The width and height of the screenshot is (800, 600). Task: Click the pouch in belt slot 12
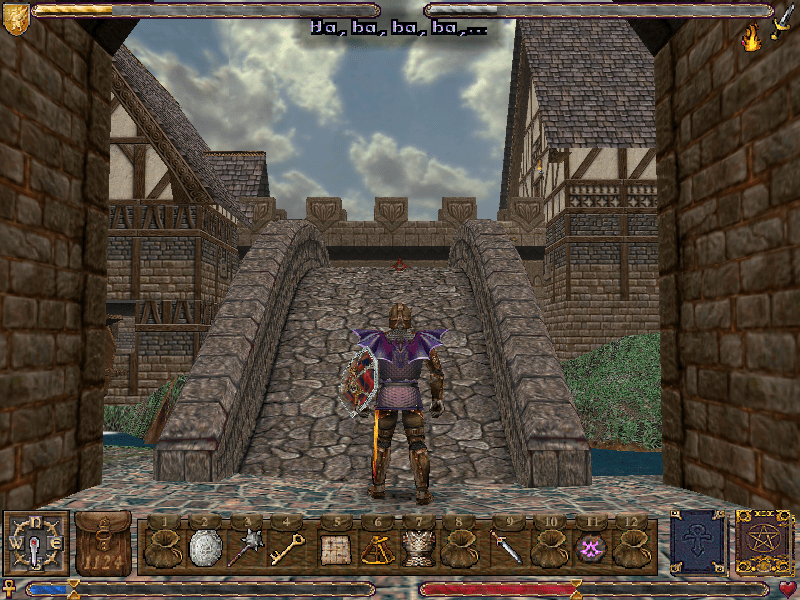coord(630,548)
